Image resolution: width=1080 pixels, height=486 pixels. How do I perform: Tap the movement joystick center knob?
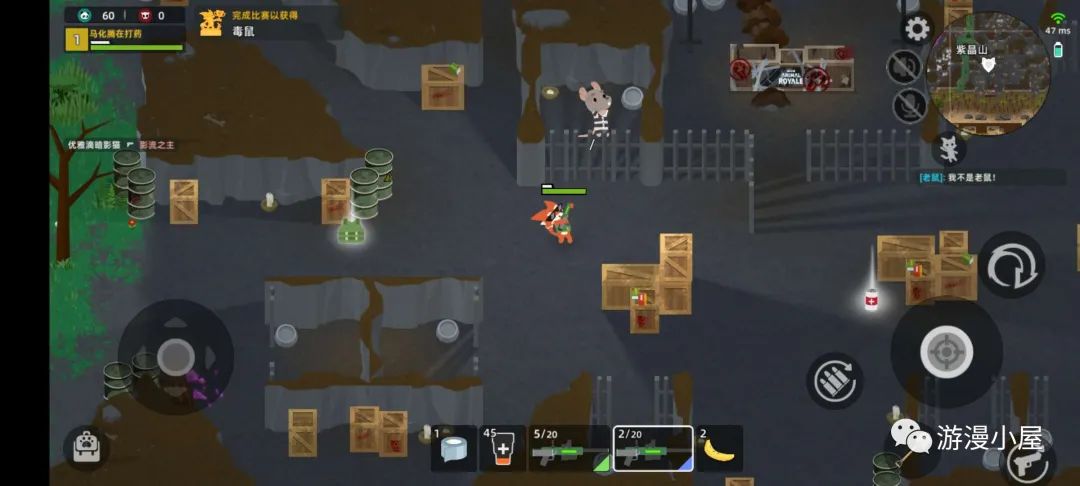coord(176,355)
